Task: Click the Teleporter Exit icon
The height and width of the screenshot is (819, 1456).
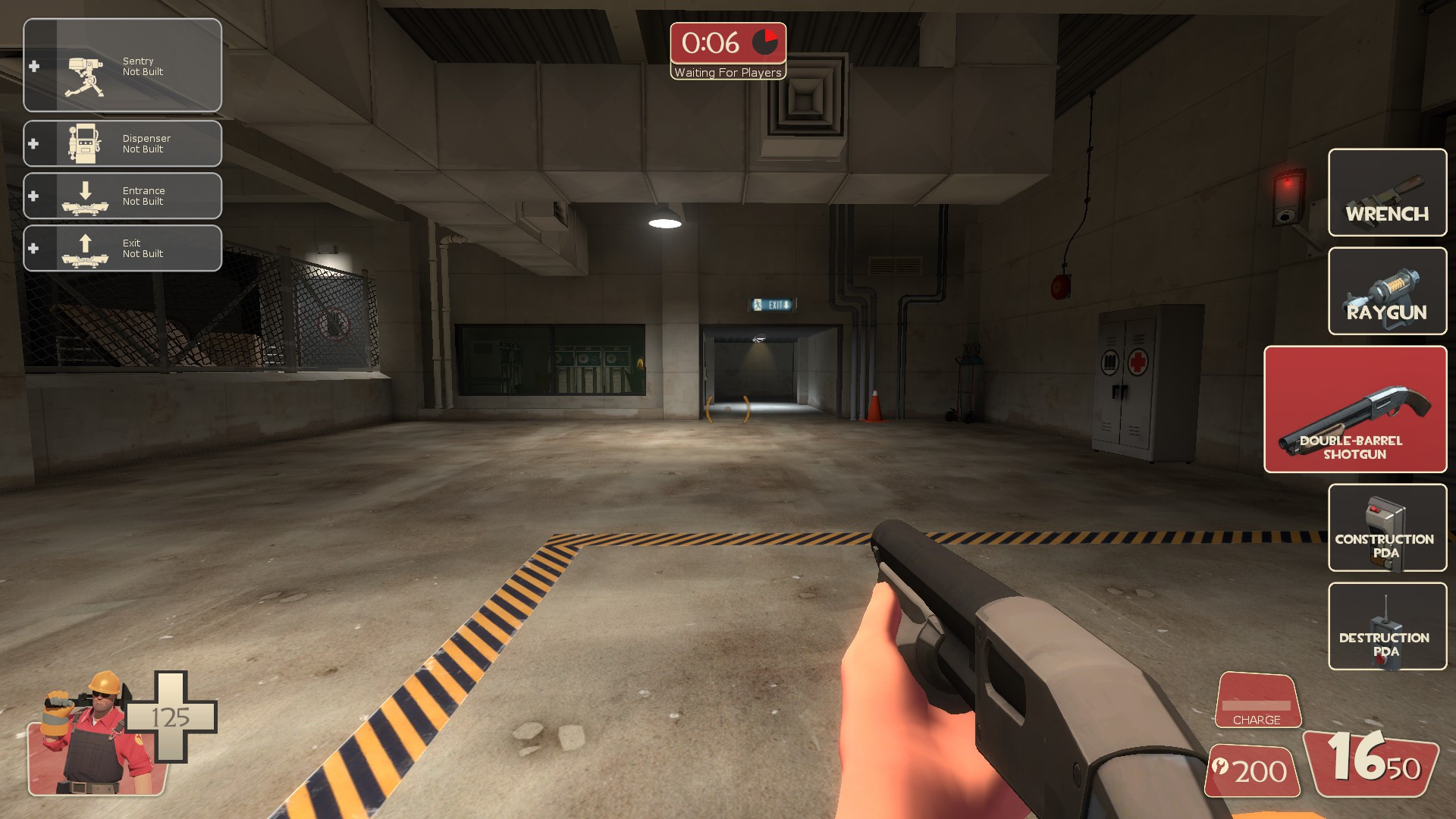Action: [x=86, y=248]
